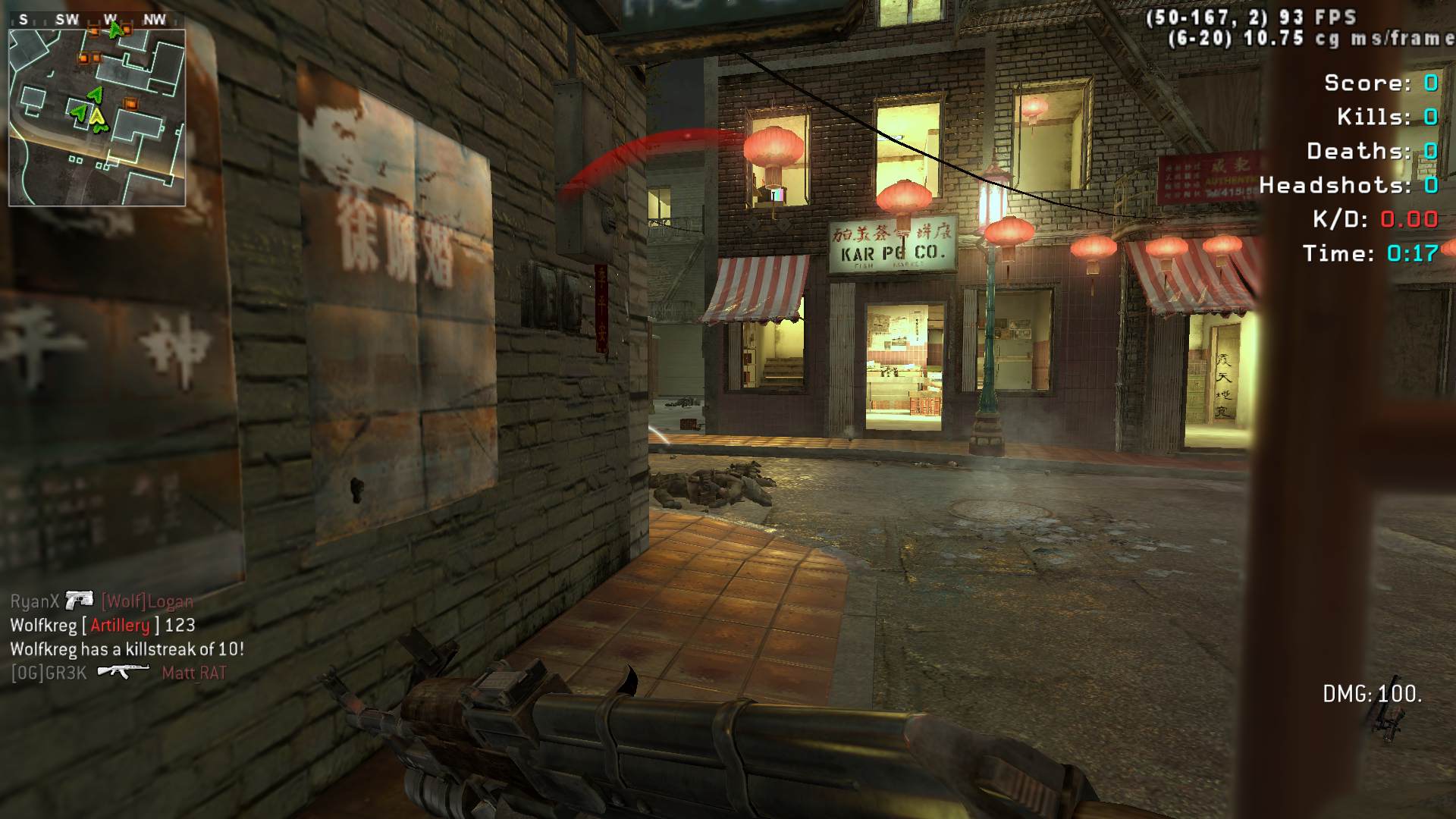Click the pistol icon in the killfeed
The image size is (1456, 819).
(x=79, y=601)
